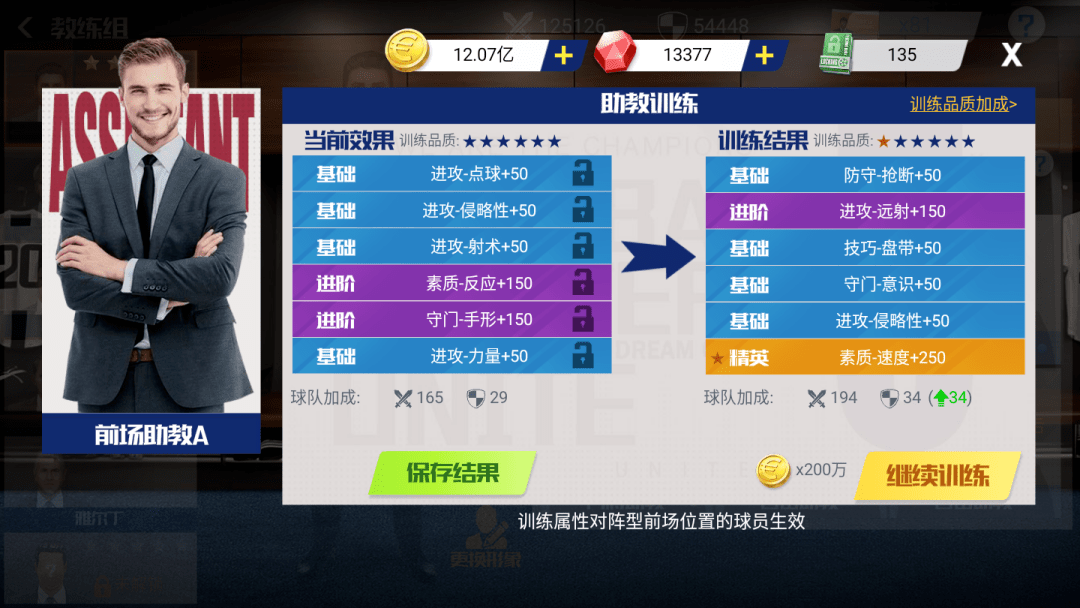Close the assistant training panel
Image resolution: width=1080 pixels, height=608 pixels.
[1012, 55]
